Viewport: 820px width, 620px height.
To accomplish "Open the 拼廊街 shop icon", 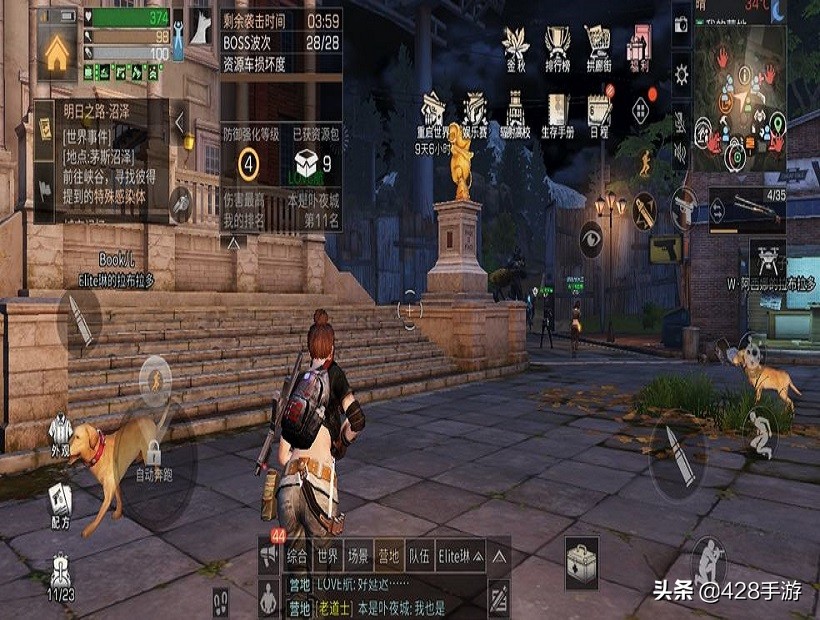I will (598, 47).
